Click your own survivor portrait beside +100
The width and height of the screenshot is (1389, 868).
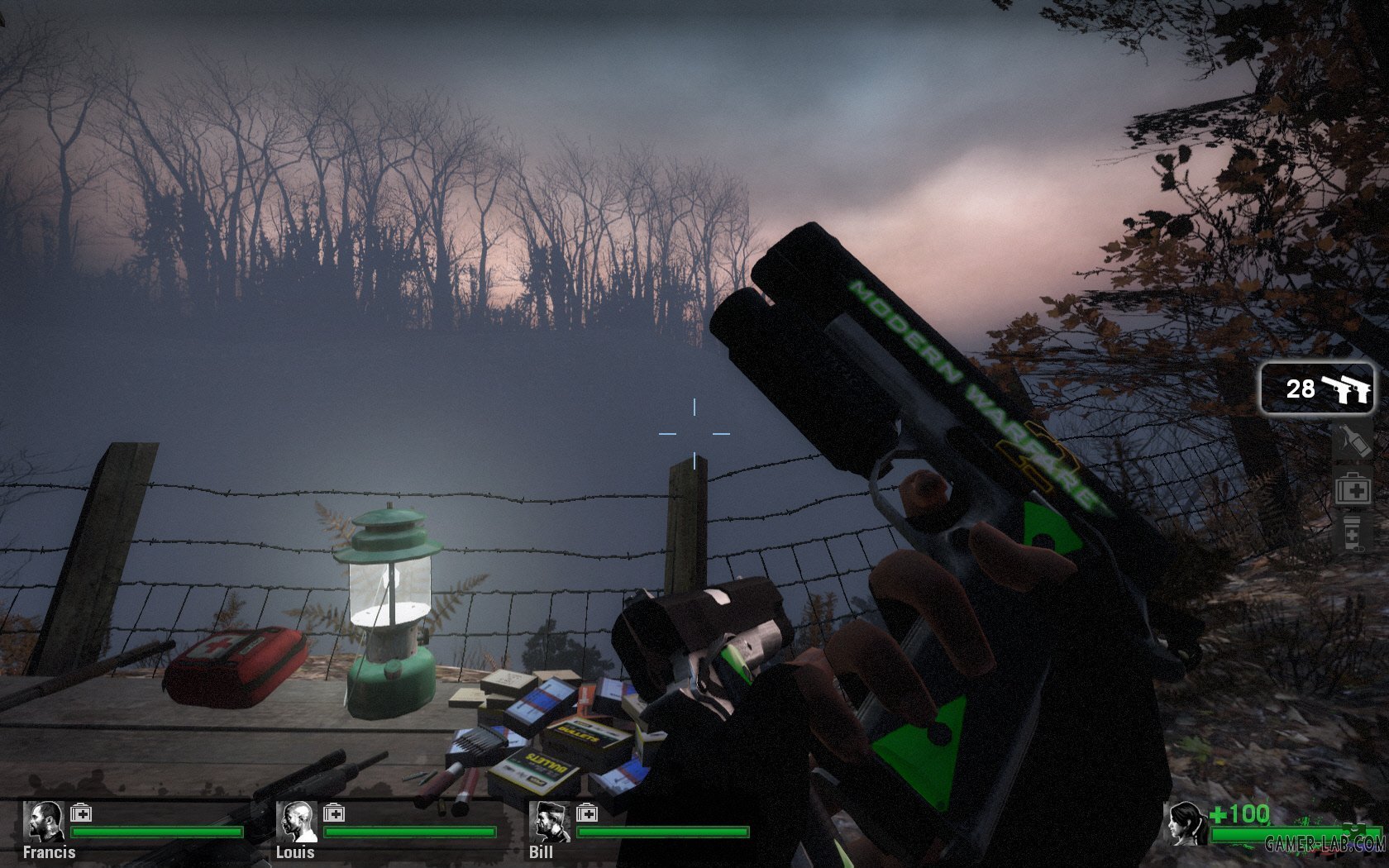(1186, 823)
